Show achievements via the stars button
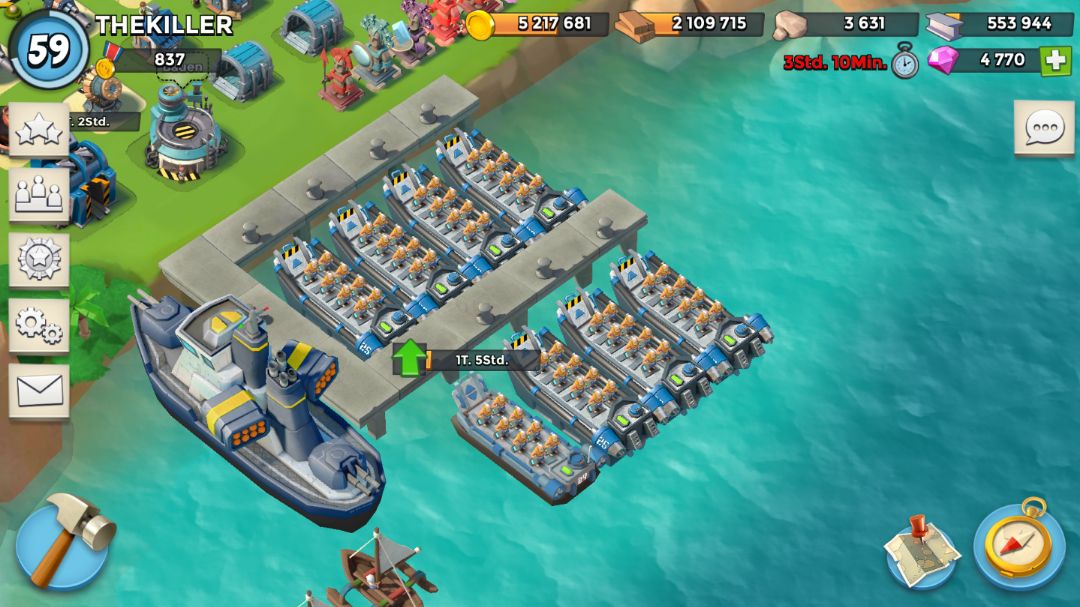 pos(39,129)
